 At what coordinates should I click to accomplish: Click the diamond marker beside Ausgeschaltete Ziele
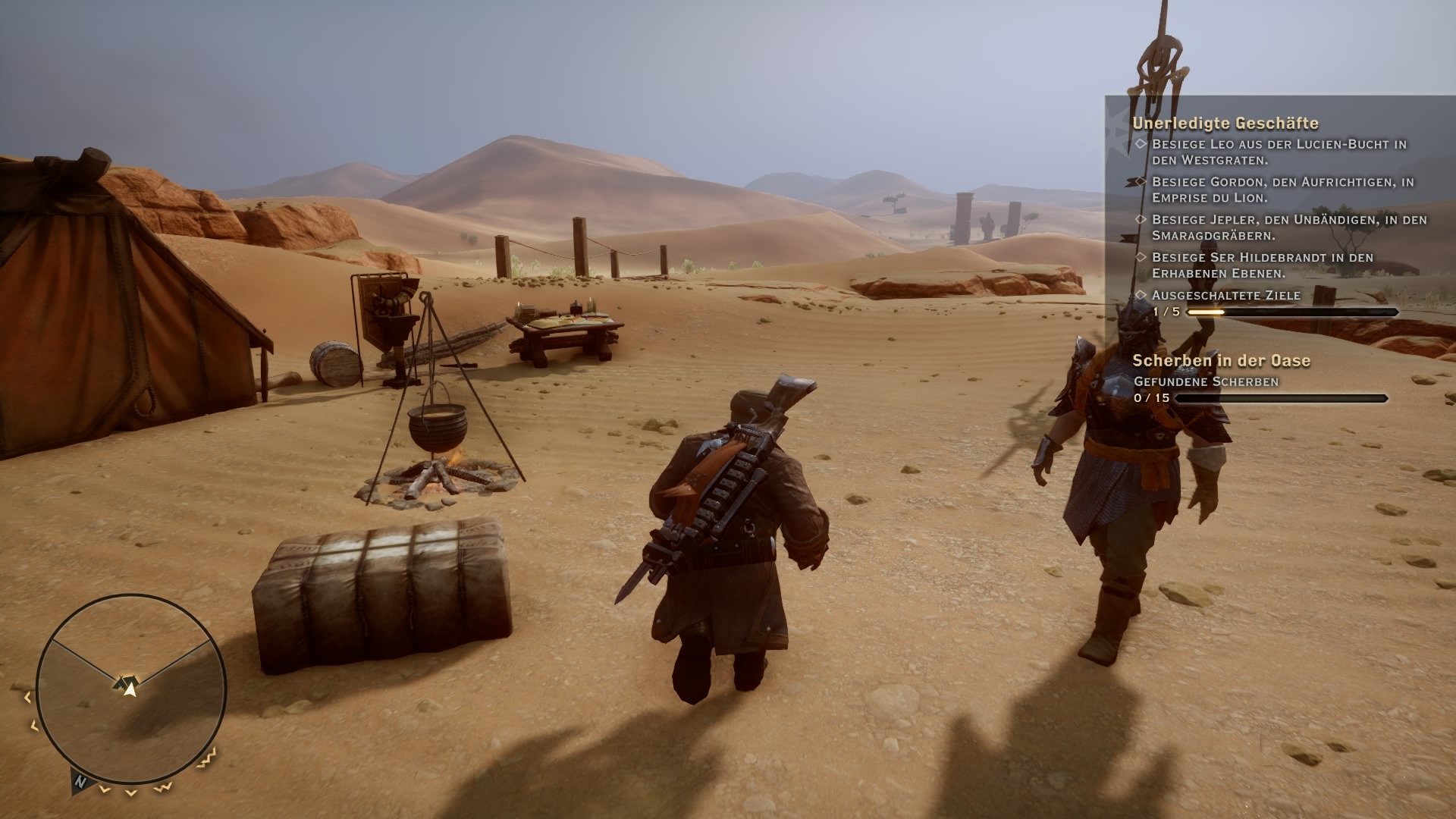(1141, 295)
